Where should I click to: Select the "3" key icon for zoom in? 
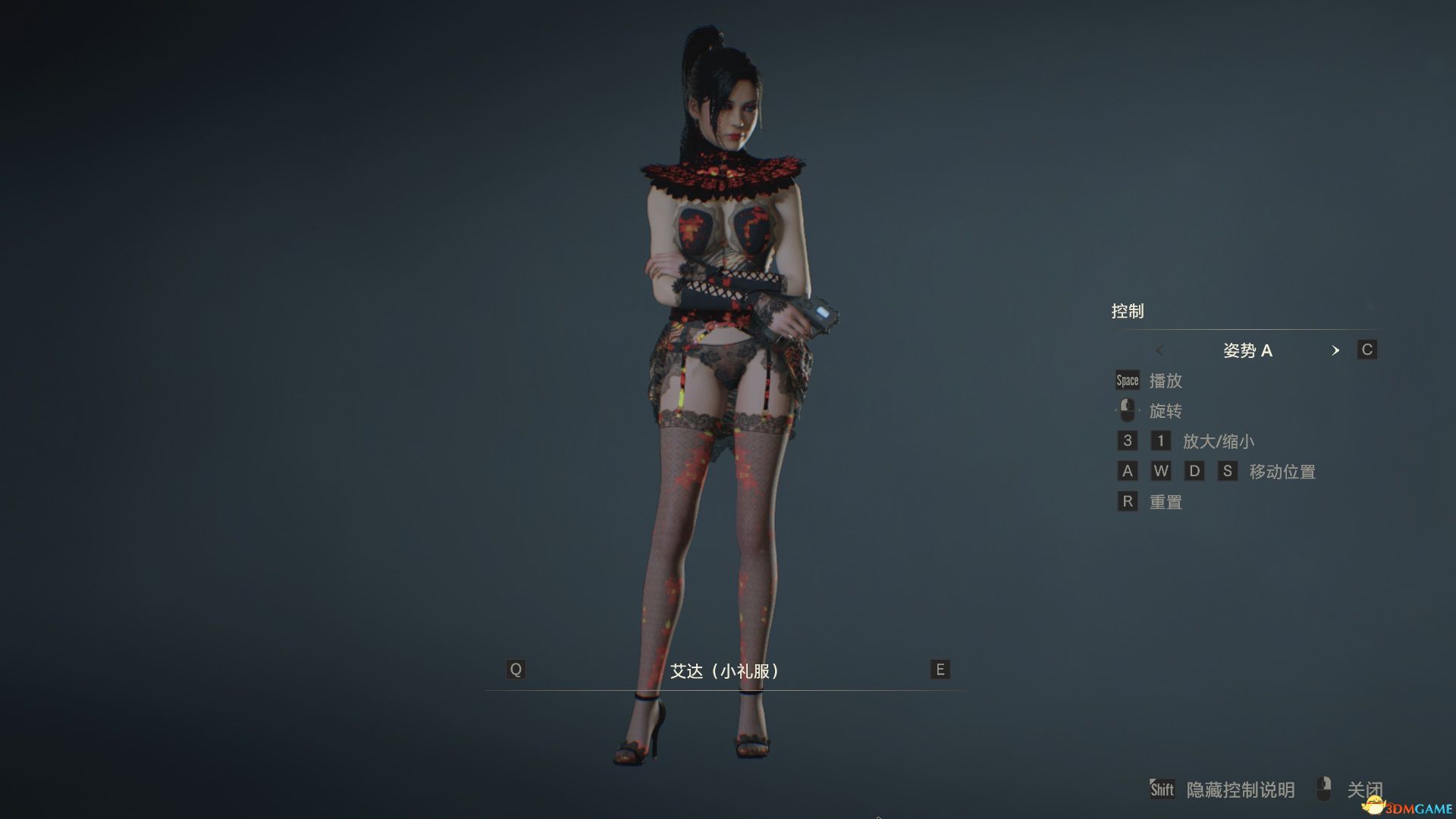pos(1127,441)
